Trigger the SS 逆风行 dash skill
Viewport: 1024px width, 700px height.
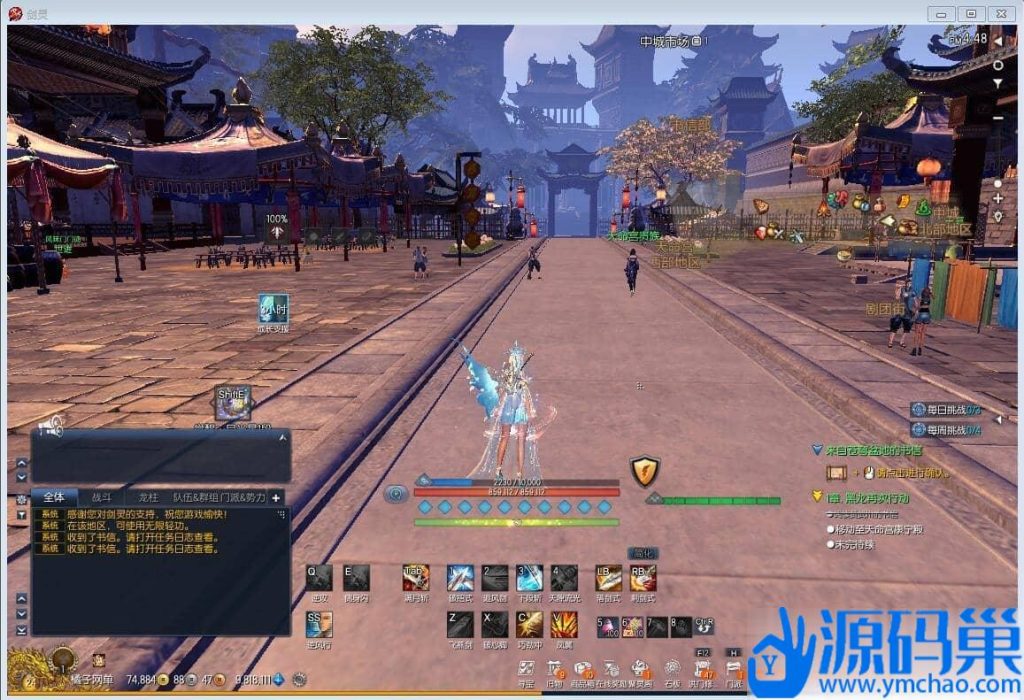click(319, 624)
